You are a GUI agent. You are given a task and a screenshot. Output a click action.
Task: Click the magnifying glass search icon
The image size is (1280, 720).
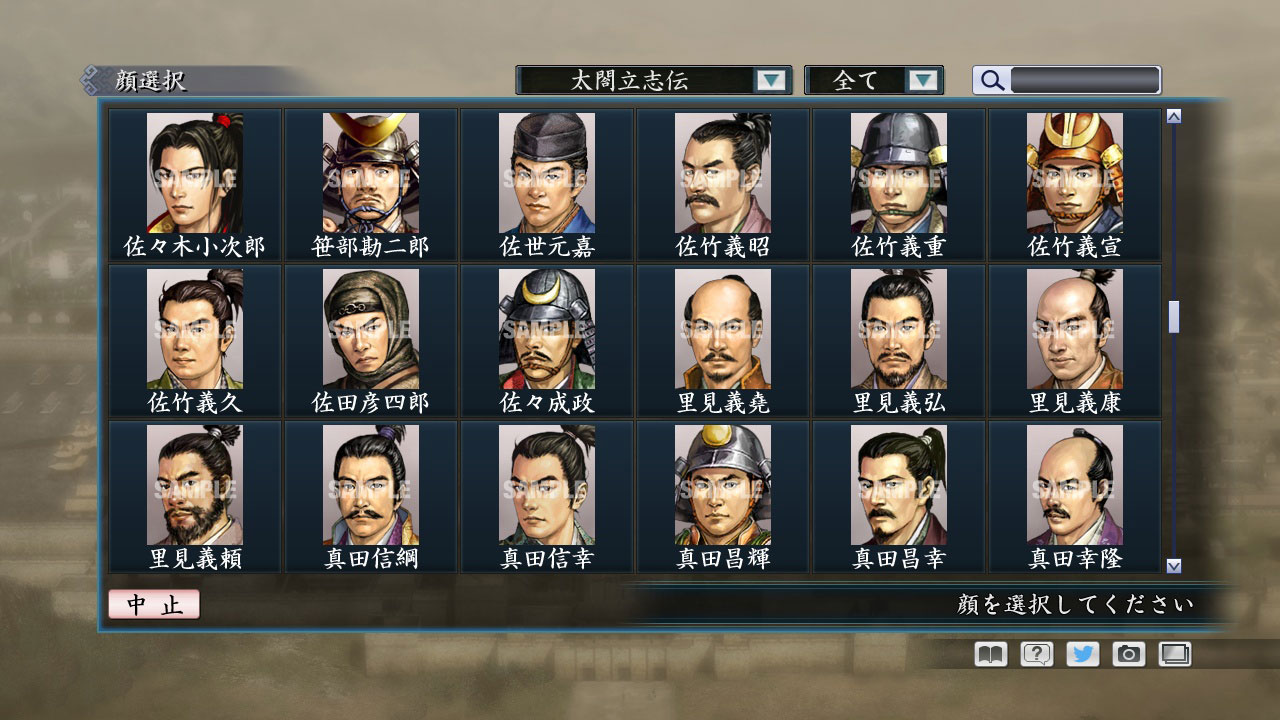(990, 80)
